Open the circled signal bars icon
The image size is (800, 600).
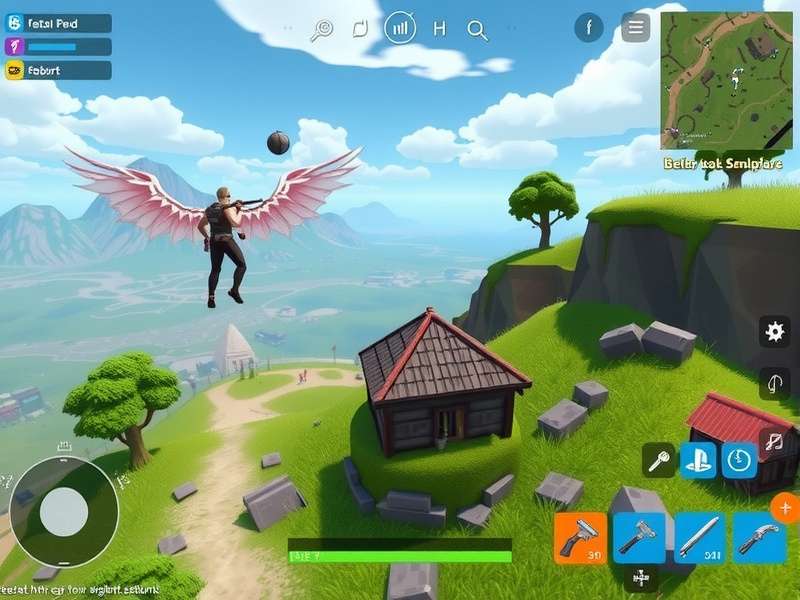400,28
